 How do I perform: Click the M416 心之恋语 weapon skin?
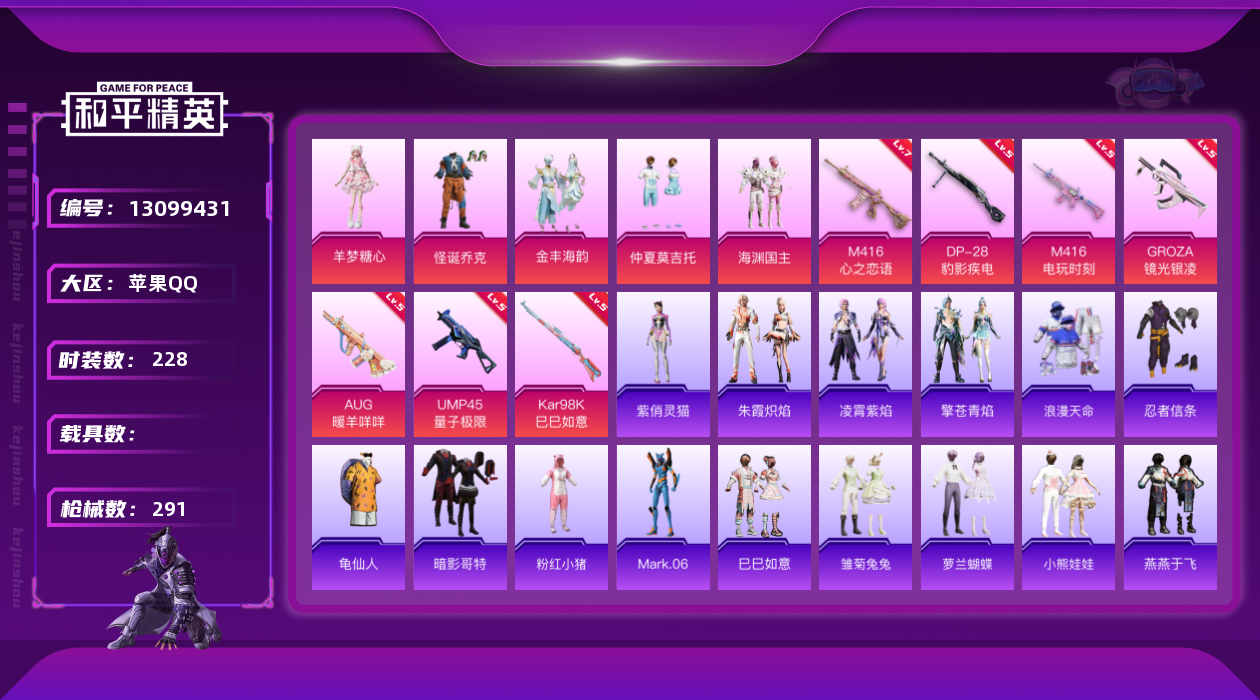[865, 211]
